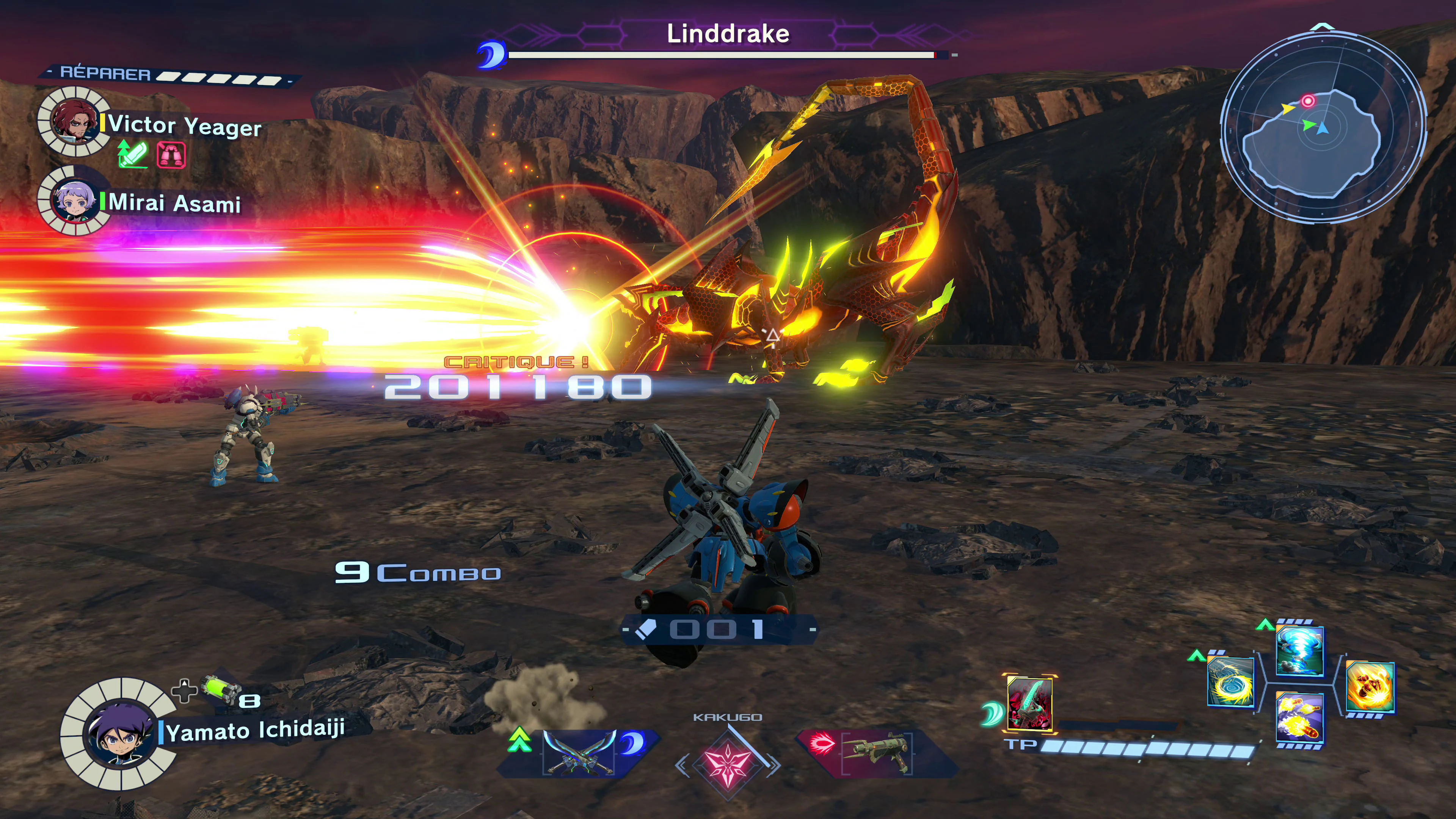Use the blue tornado skill
Viewport: 1456px width, 819px height.
point(1299,651)
